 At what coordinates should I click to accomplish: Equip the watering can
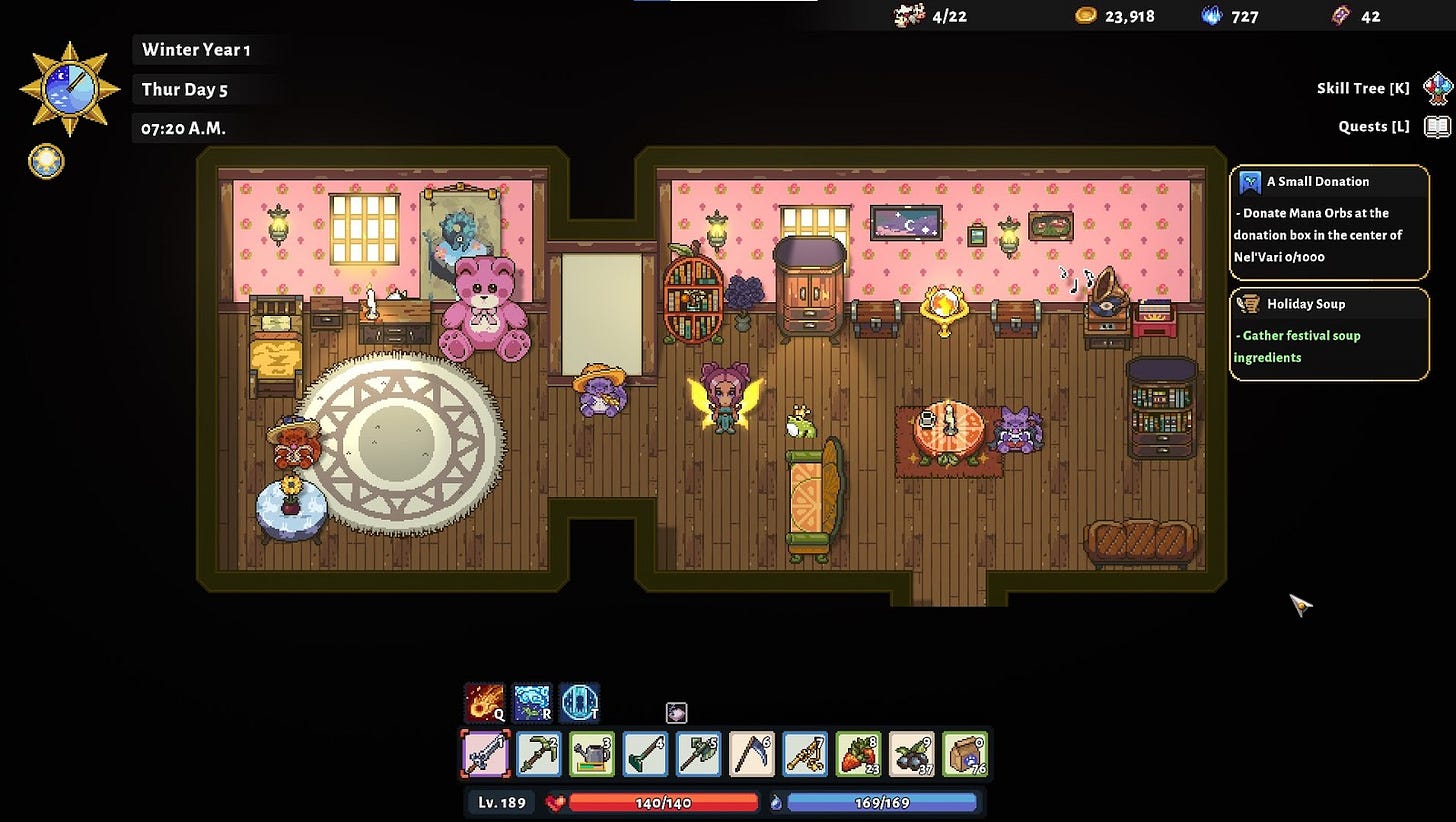(592, 754)
